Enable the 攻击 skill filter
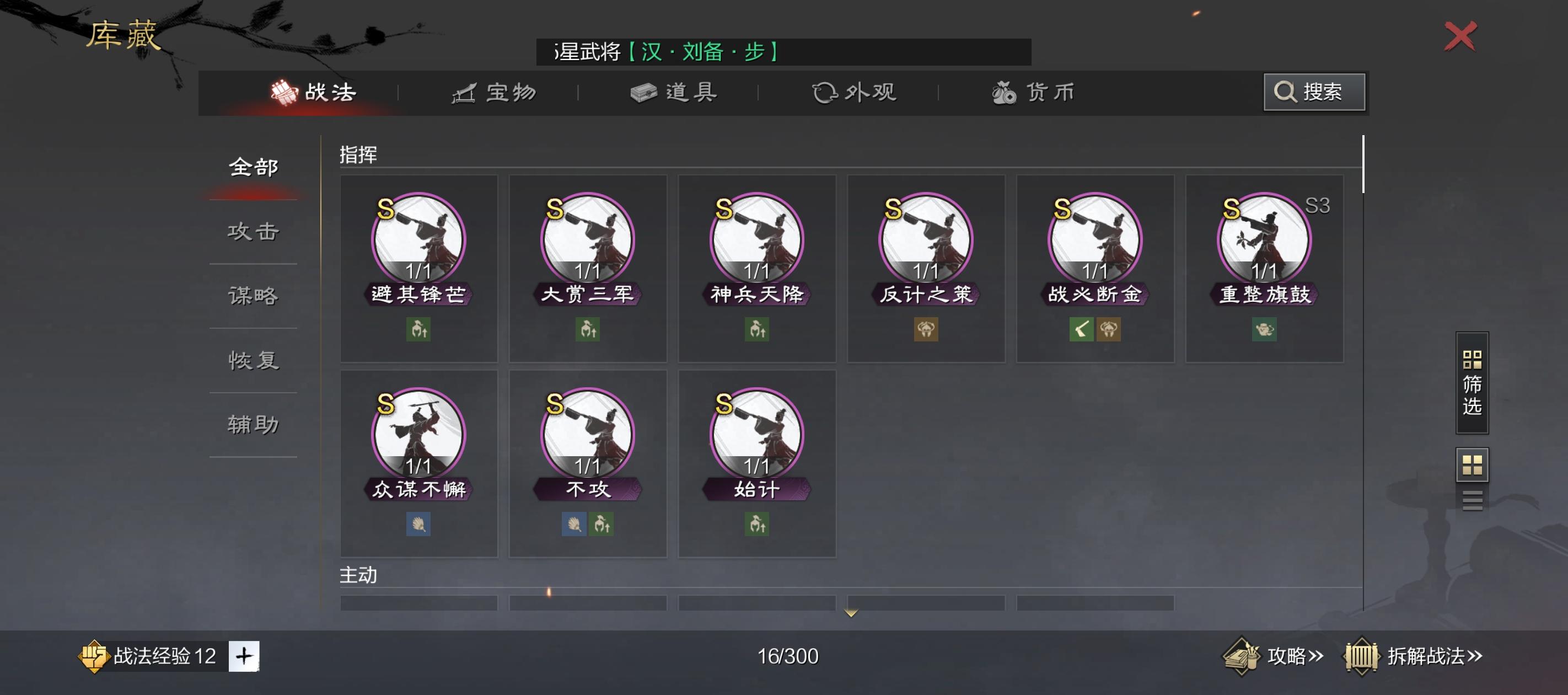Viewport: 1568px width, 695px height. [253, 232]
